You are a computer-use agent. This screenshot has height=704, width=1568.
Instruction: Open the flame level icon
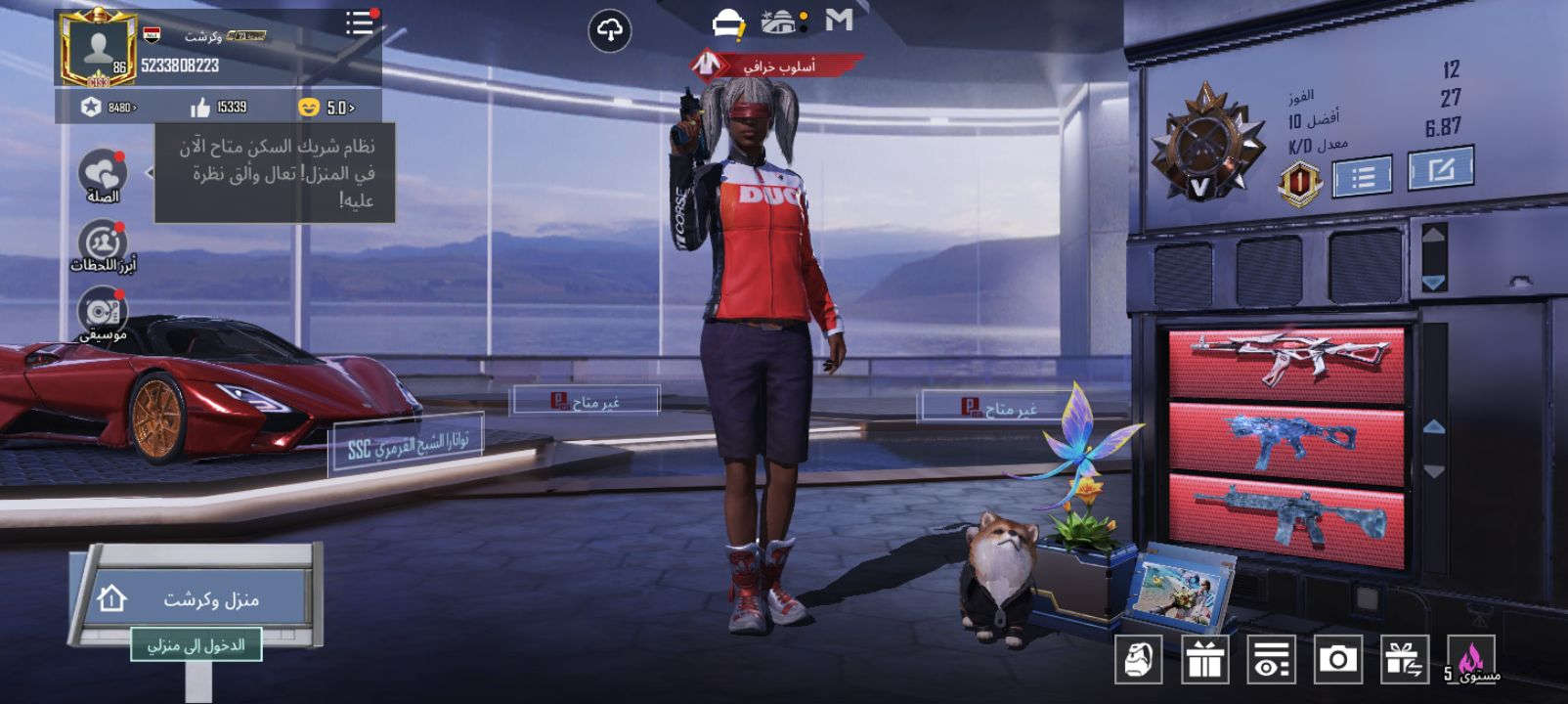click(x=1471, y=660)
